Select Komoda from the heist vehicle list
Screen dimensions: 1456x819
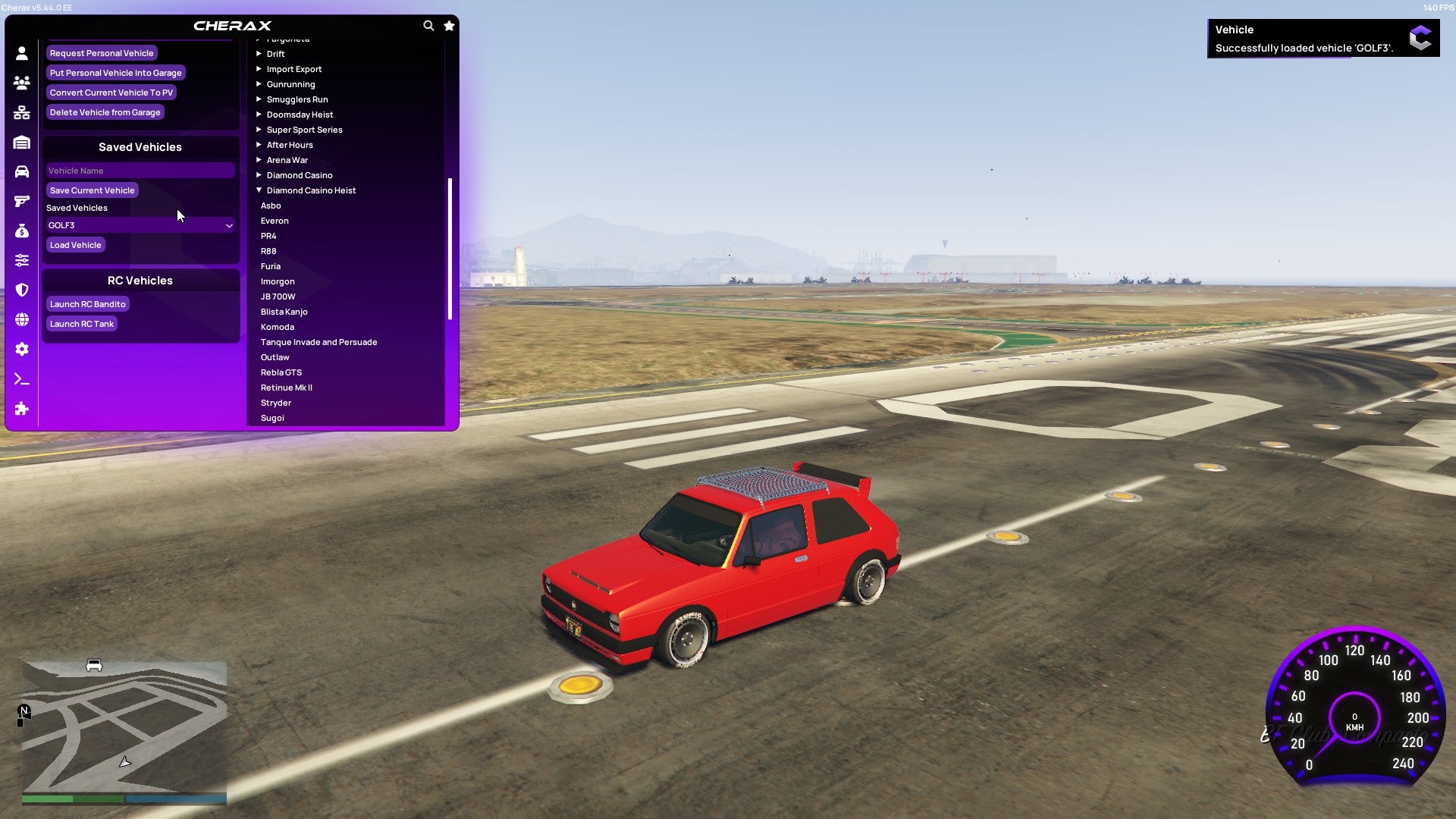coord(278,327)
